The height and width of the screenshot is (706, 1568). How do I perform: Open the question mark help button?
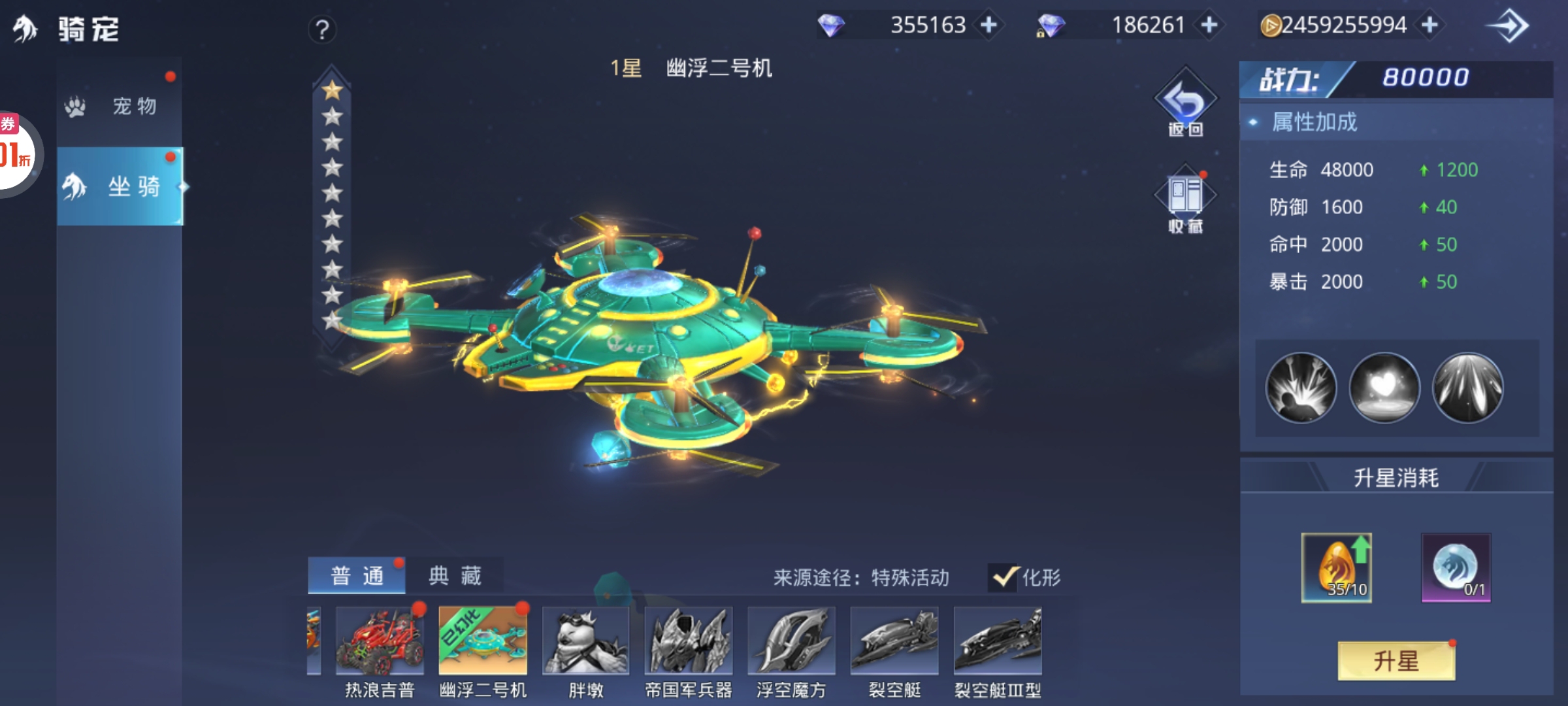[x=322, y=29]
